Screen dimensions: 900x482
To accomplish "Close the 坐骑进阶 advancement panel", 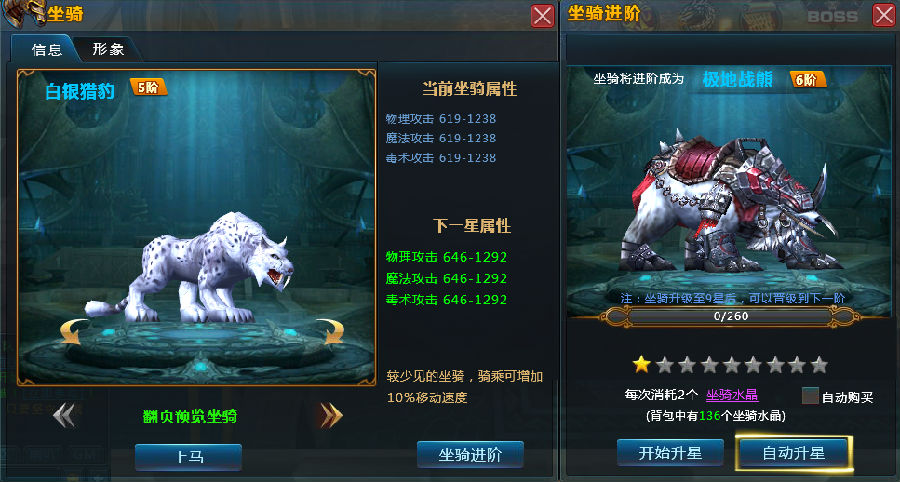I will click(x=883, y=15).
